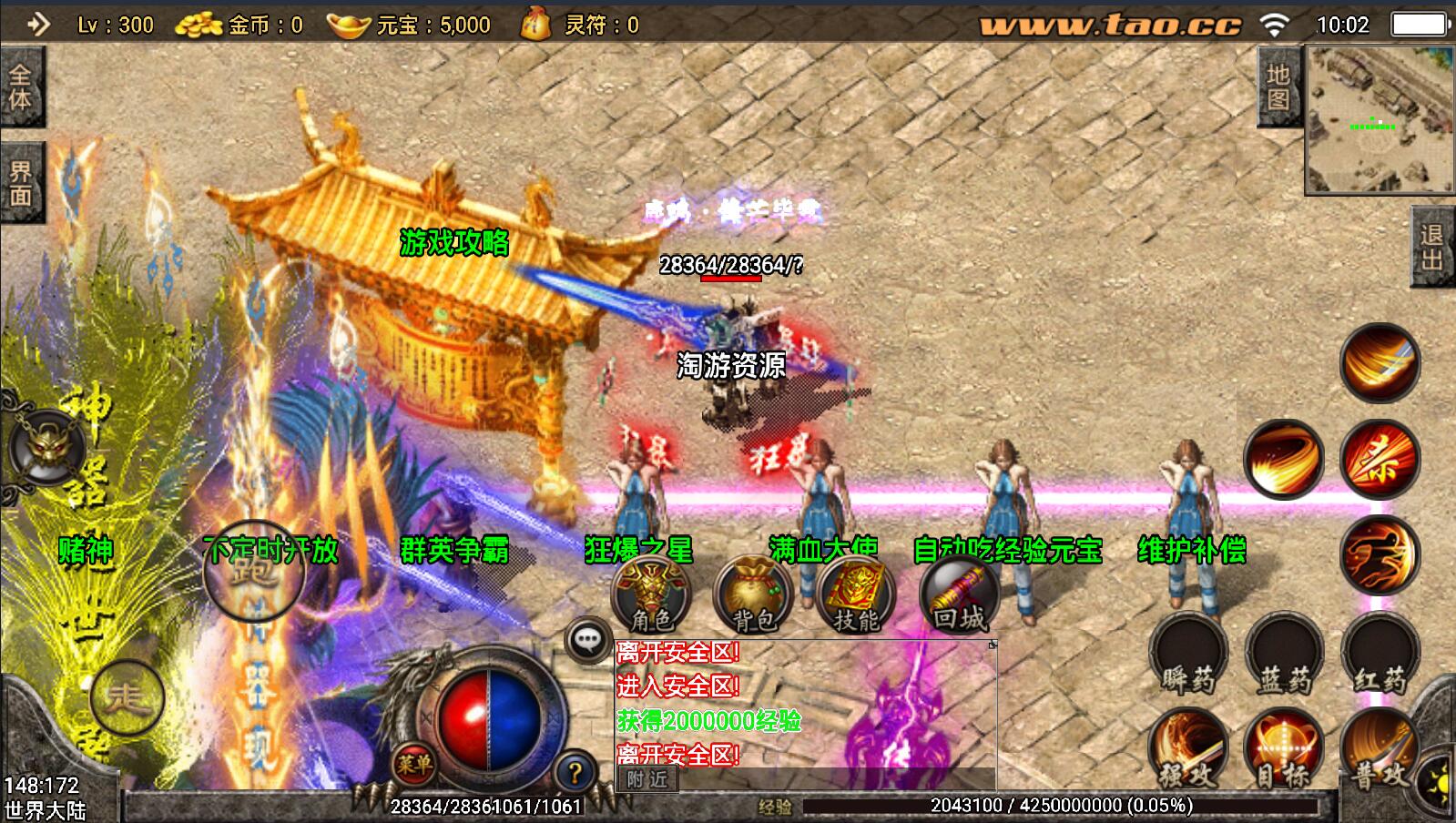Screen dimensions: 1456x823
Task: Click the 地图 map button
Action: tap(1278, 86)
